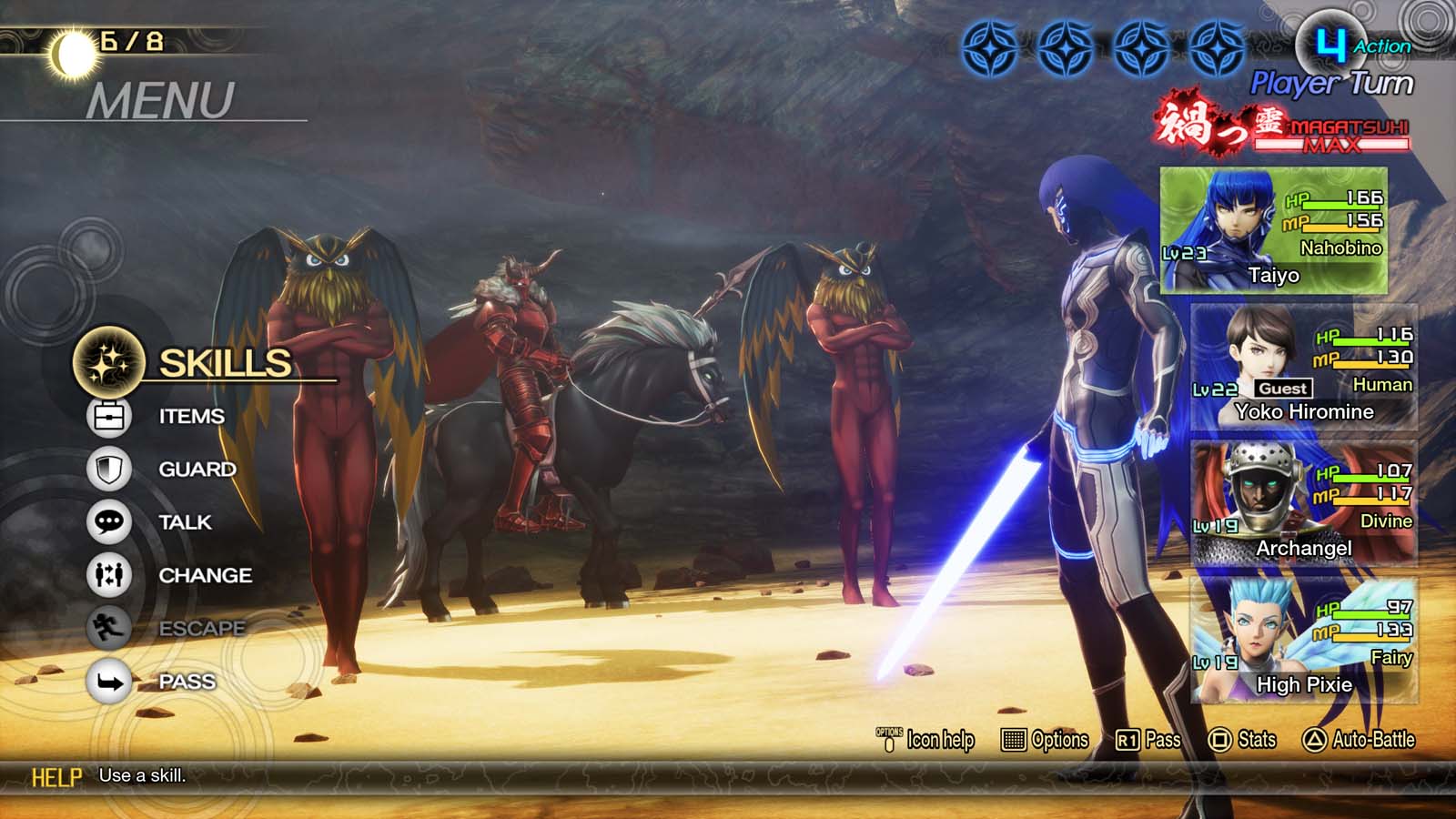Screen dimensions: 1456x819
Task: Select Yoko Hiromine's Guest tag
Action: pyautogui.click(x=1283, y=388)
